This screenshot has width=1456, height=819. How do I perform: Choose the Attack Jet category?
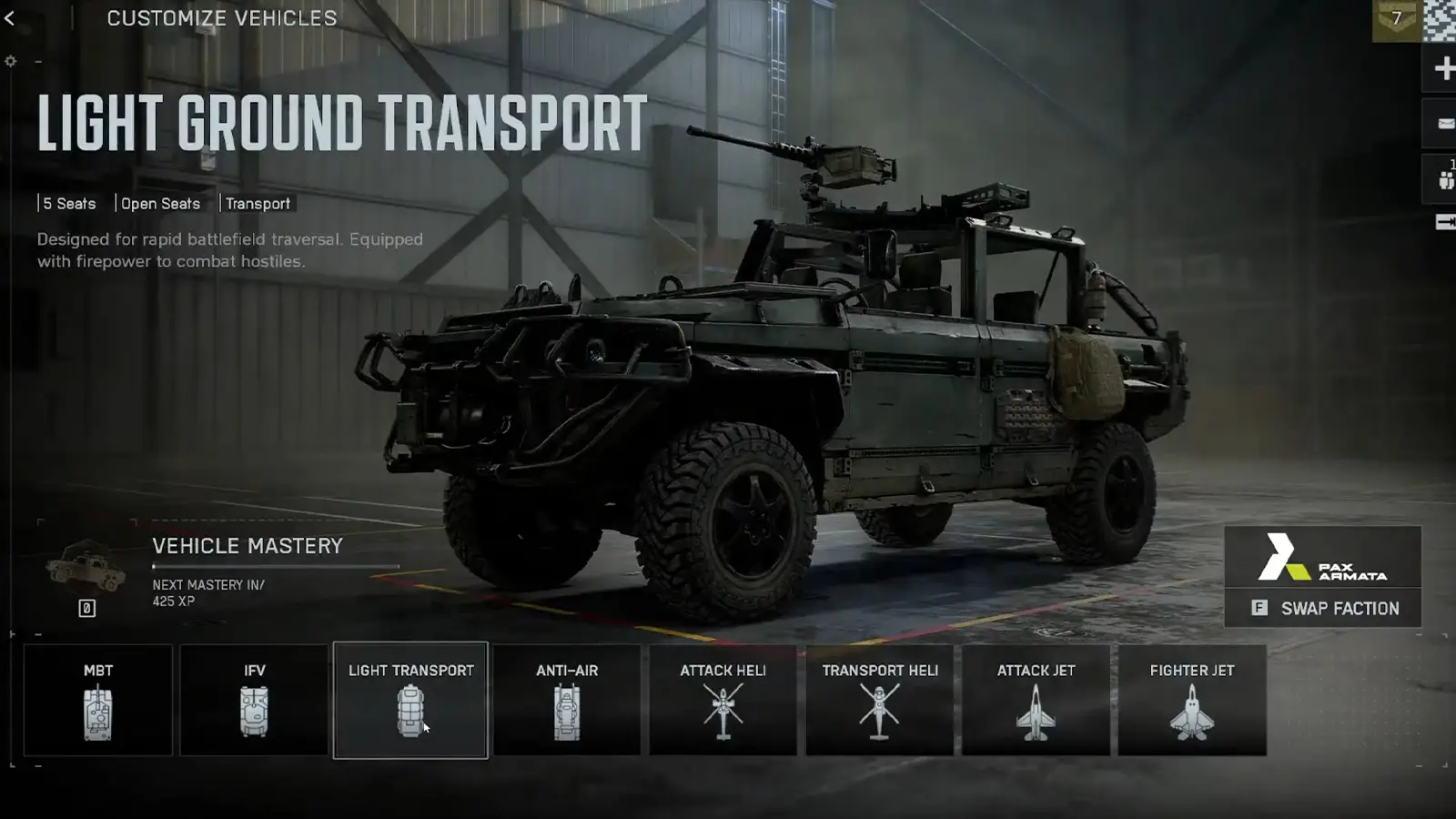point(1036,700)
